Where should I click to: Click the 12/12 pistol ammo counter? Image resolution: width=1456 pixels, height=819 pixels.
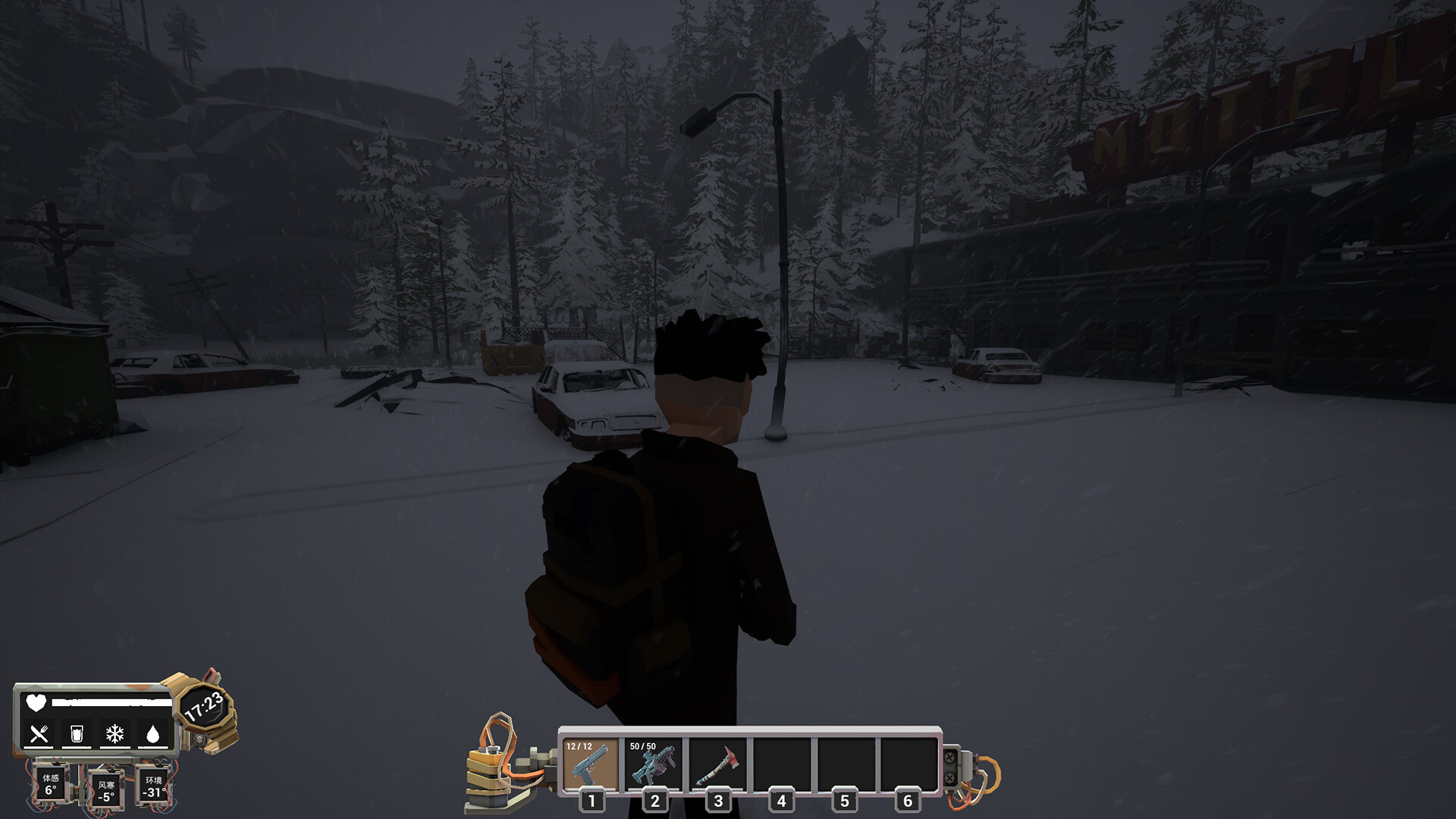[x=579, y=745]
